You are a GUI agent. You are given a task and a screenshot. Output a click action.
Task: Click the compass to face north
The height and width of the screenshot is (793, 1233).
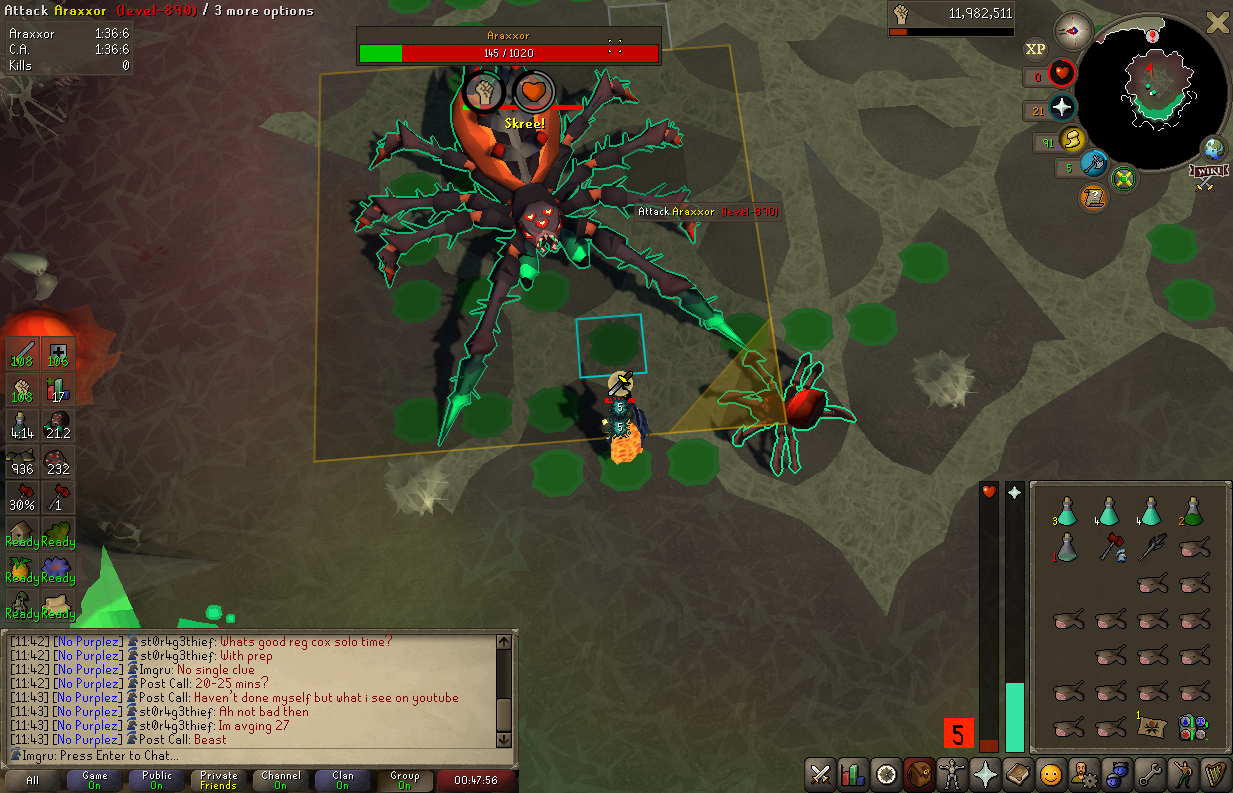(1073, 29)
